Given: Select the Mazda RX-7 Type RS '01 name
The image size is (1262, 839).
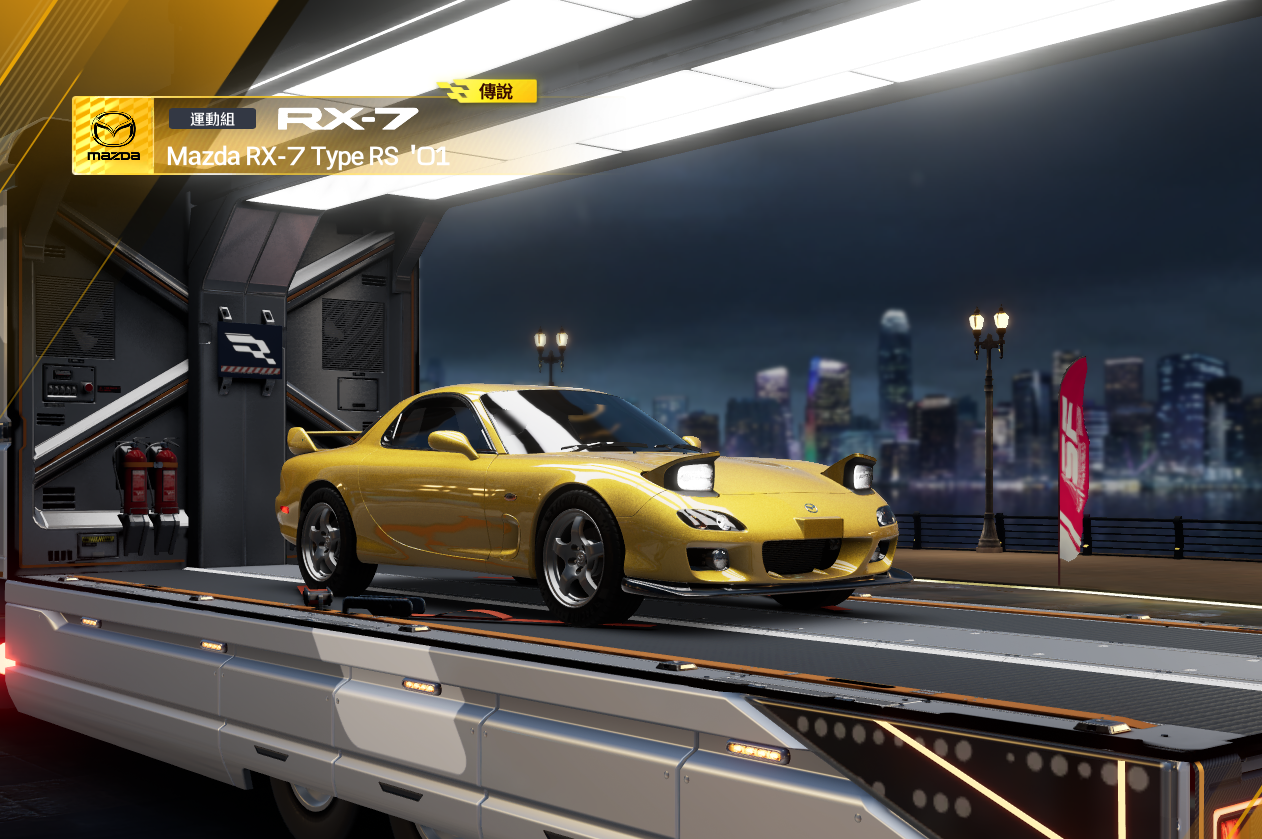Looking at the screenshot, I should (308, 157).
